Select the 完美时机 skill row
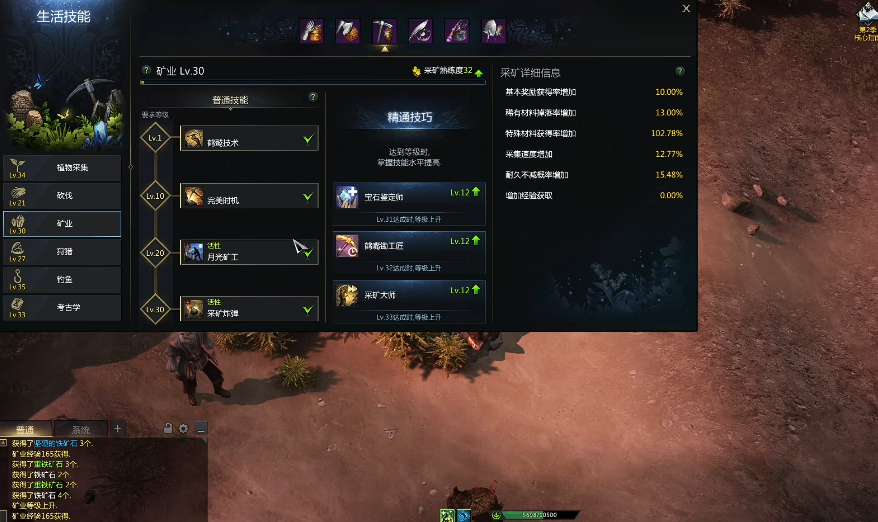Screen dimensions: 878x522 249,197
